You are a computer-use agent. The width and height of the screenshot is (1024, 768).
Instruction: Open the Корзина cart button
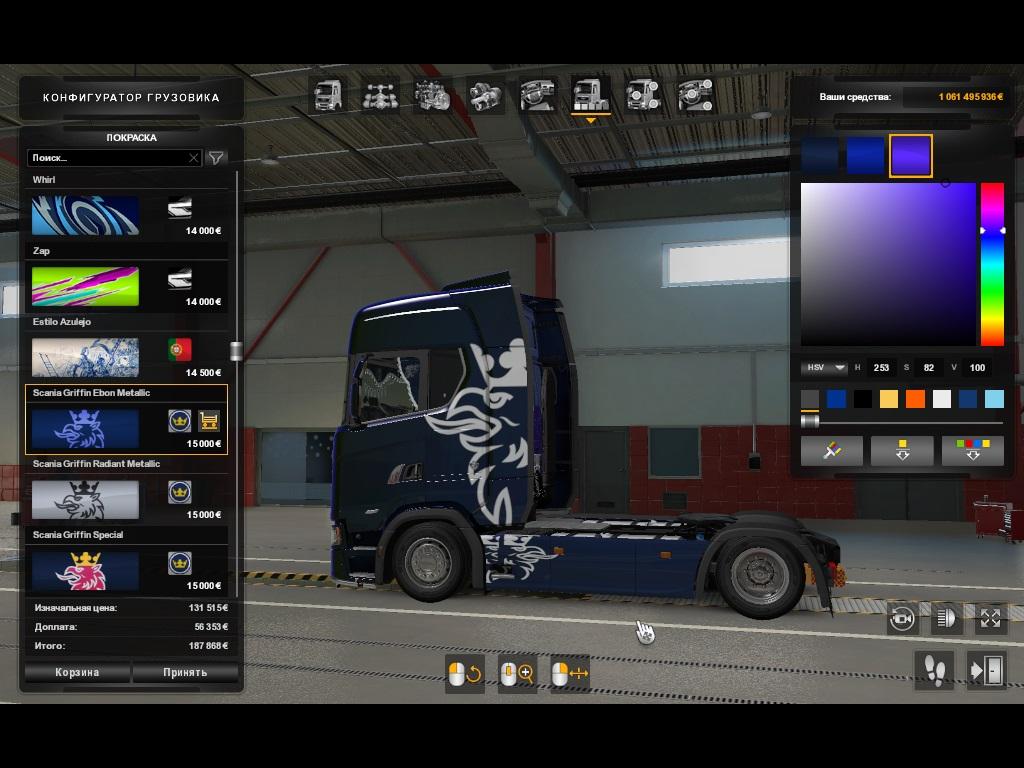coord(77,672)
